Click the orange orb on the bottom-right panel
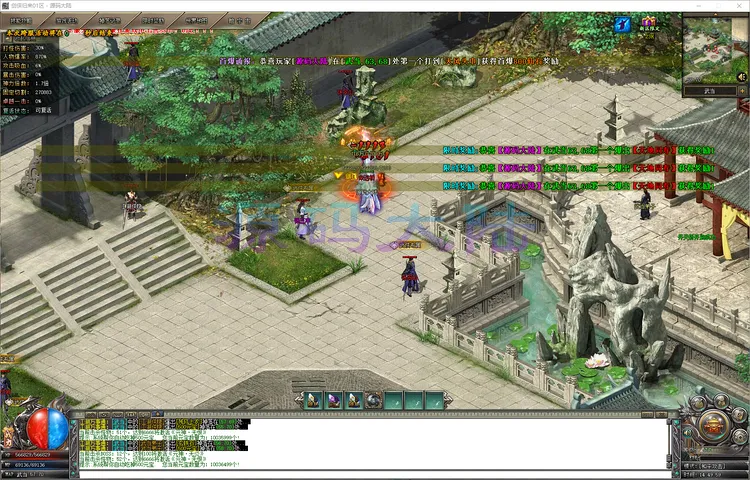This screenshot has height=480, width=750. (x=714, y=425)
